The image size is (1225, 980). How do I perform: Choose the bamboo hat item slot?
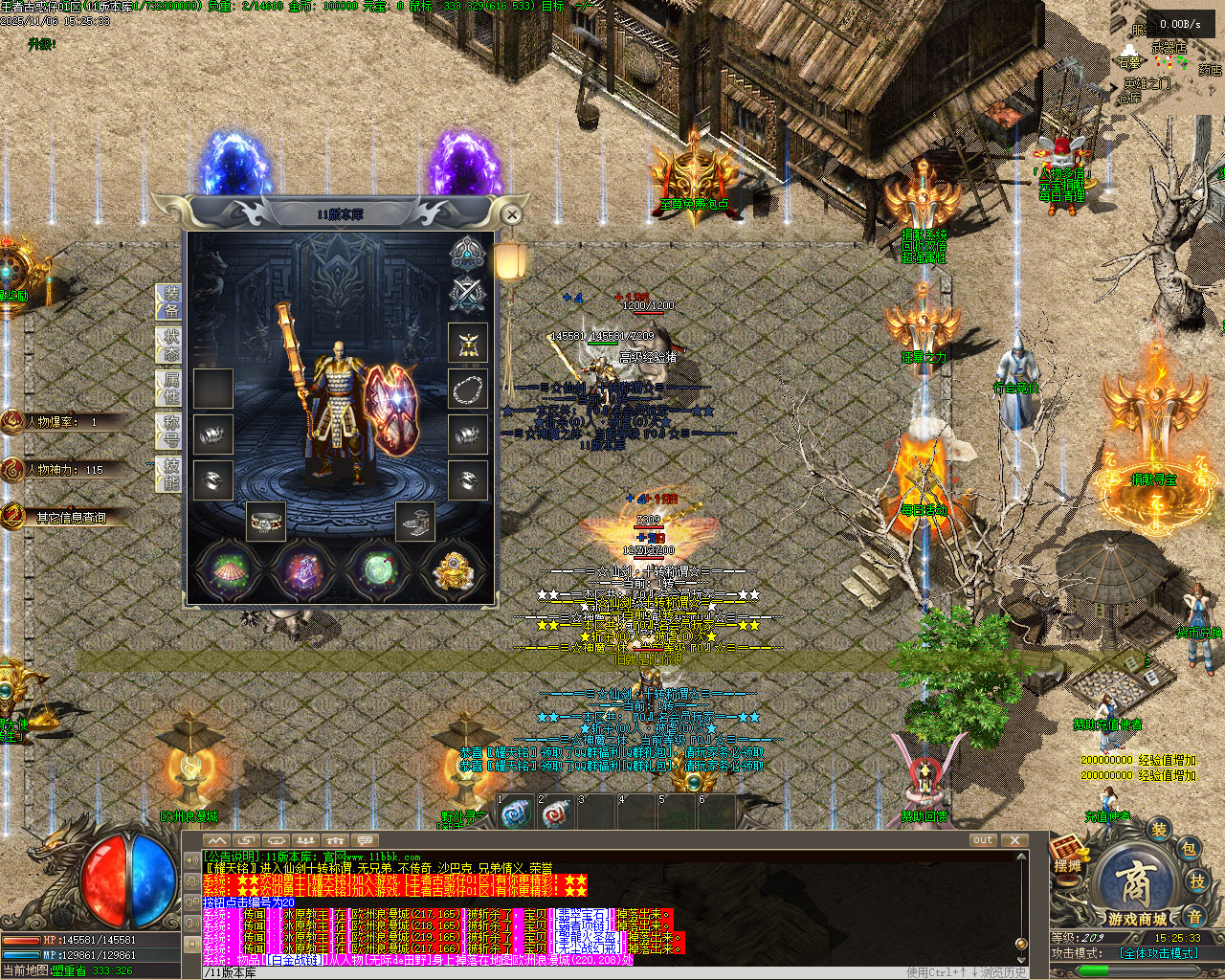pos(229,571)
